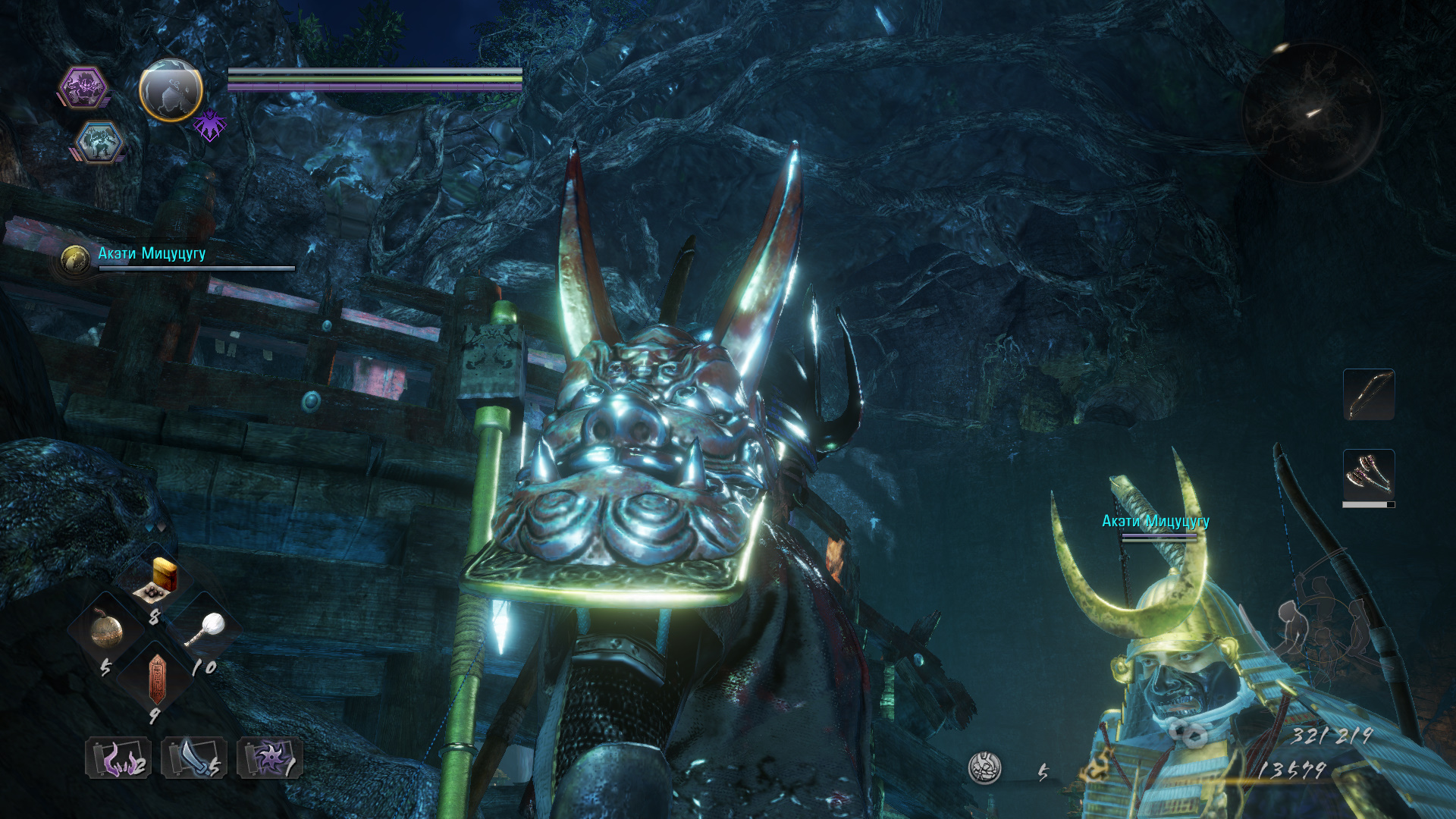This screenshot has height=819, width=1456.
Task: Activate the blue blade scroll skill
Action: pyautogui.click(x=194, y=758)
